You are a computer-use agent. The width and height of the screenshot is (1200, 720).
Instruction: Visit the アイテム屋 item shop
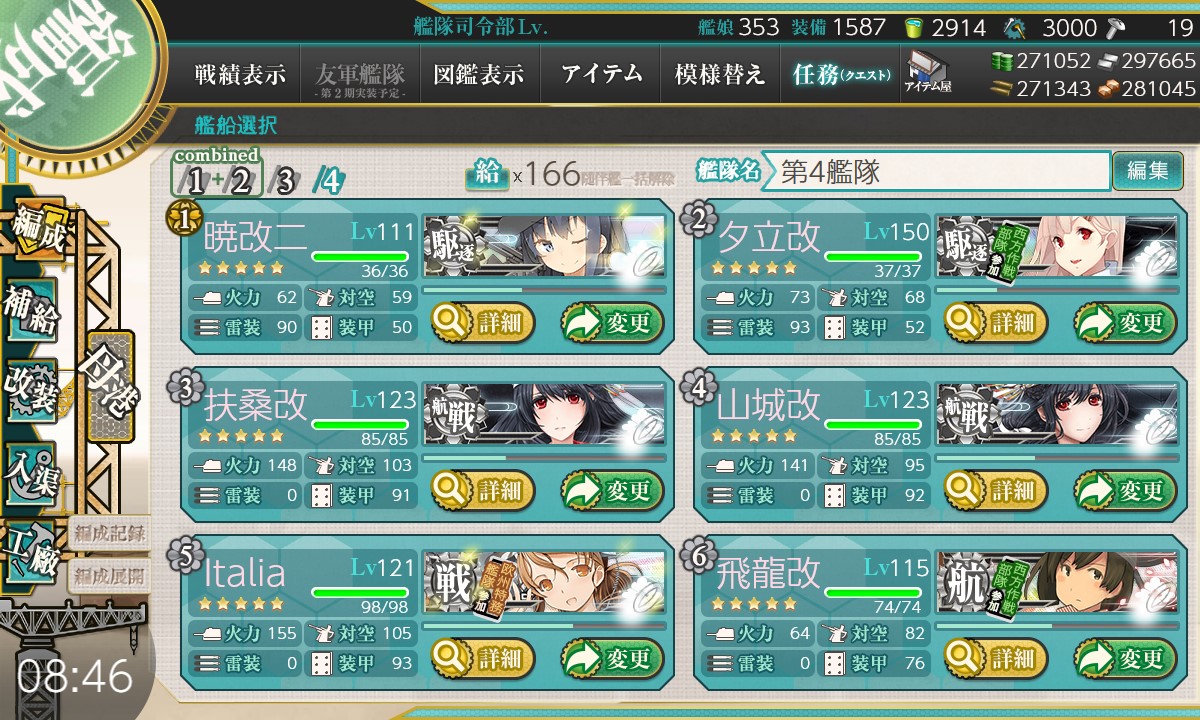click(927, 72)
